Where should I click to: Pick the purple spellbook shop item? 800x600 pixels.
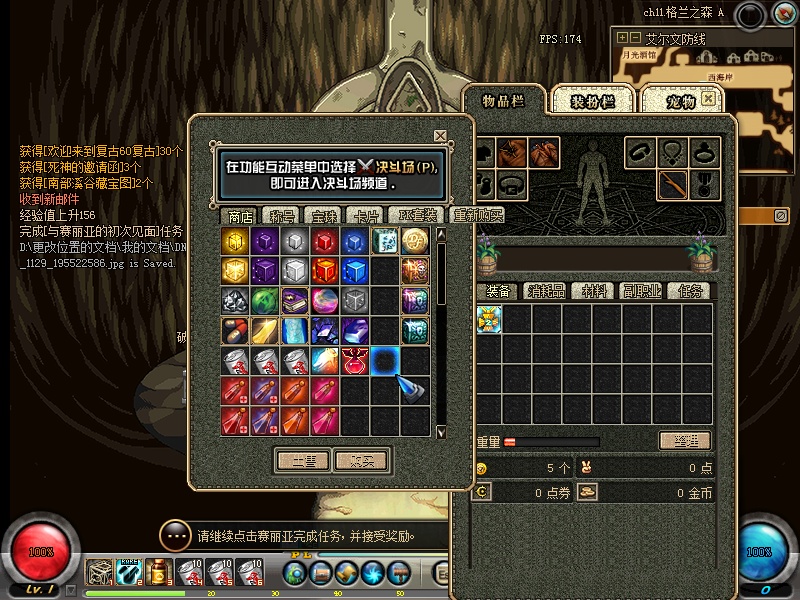tap(296, 301)
